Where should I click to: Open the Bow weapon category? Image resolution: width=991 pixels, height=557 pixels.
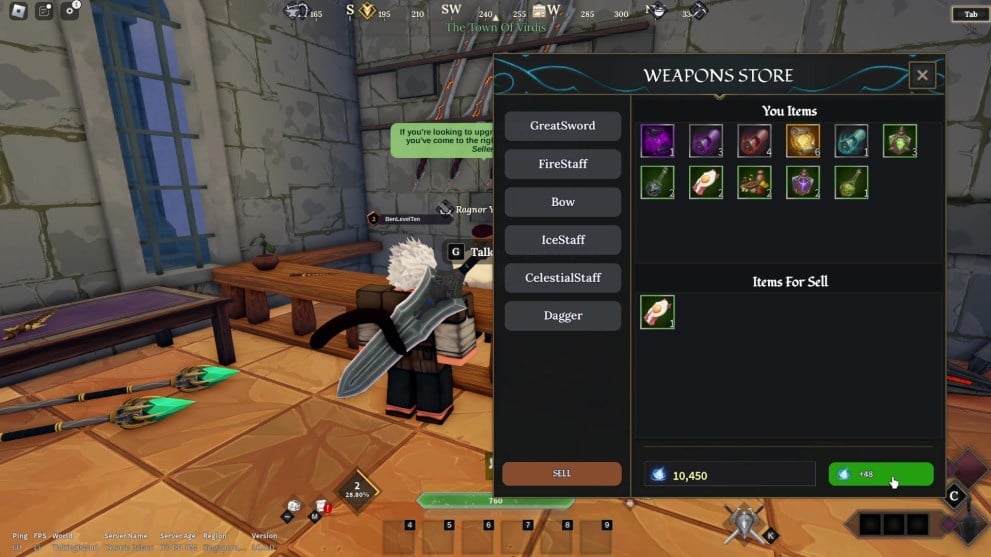pyautogui.click(x=562, y=202)
